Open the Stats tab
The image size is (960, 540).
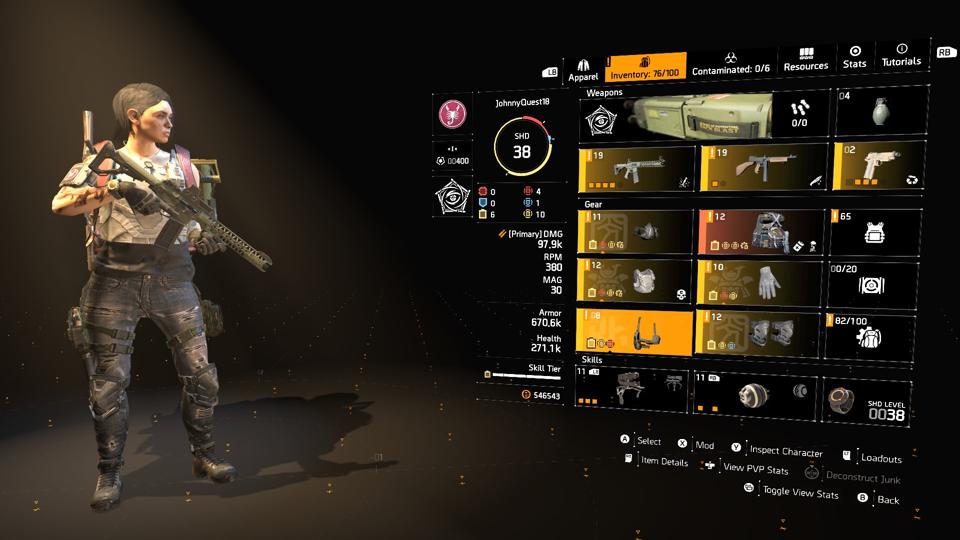pyautogui.click(x=855, y=57)
